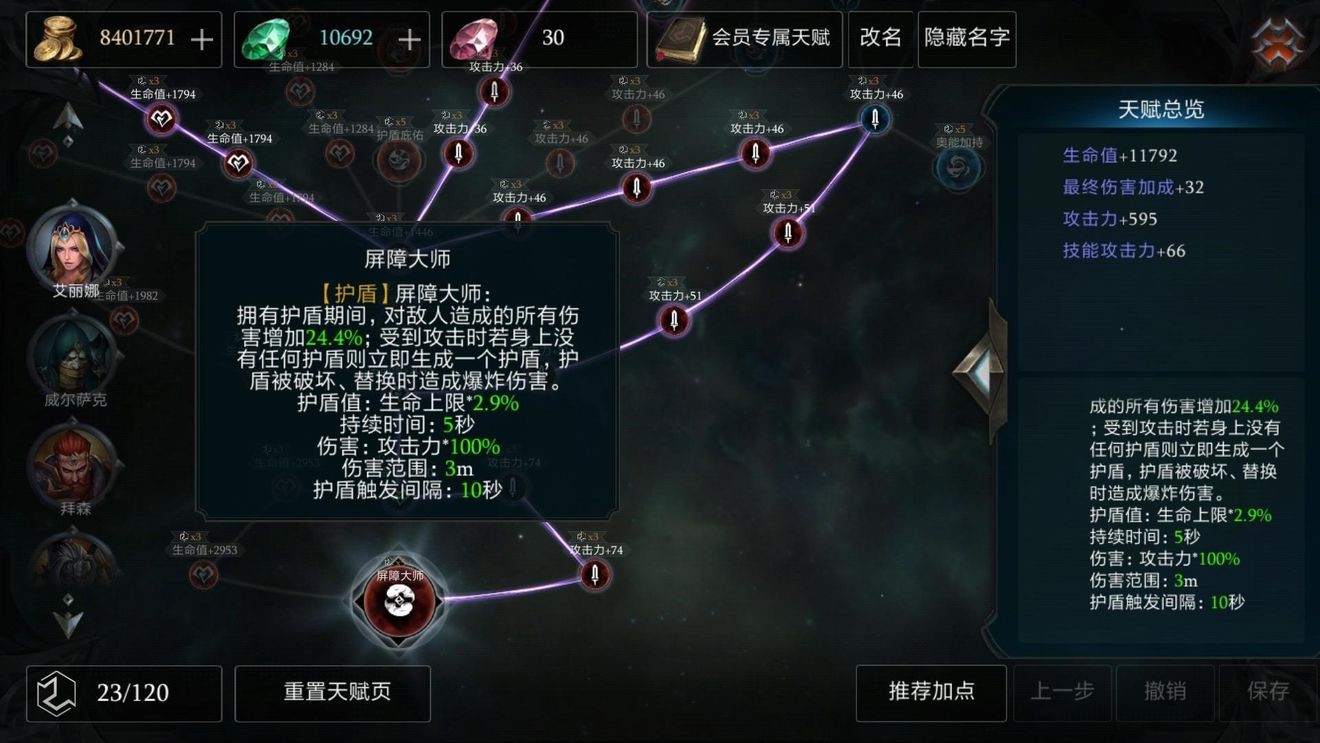The height and width of the screenshot is (743, 1320).
Task: Click 推荐加点 for recommended allocation
Action: 931,692
